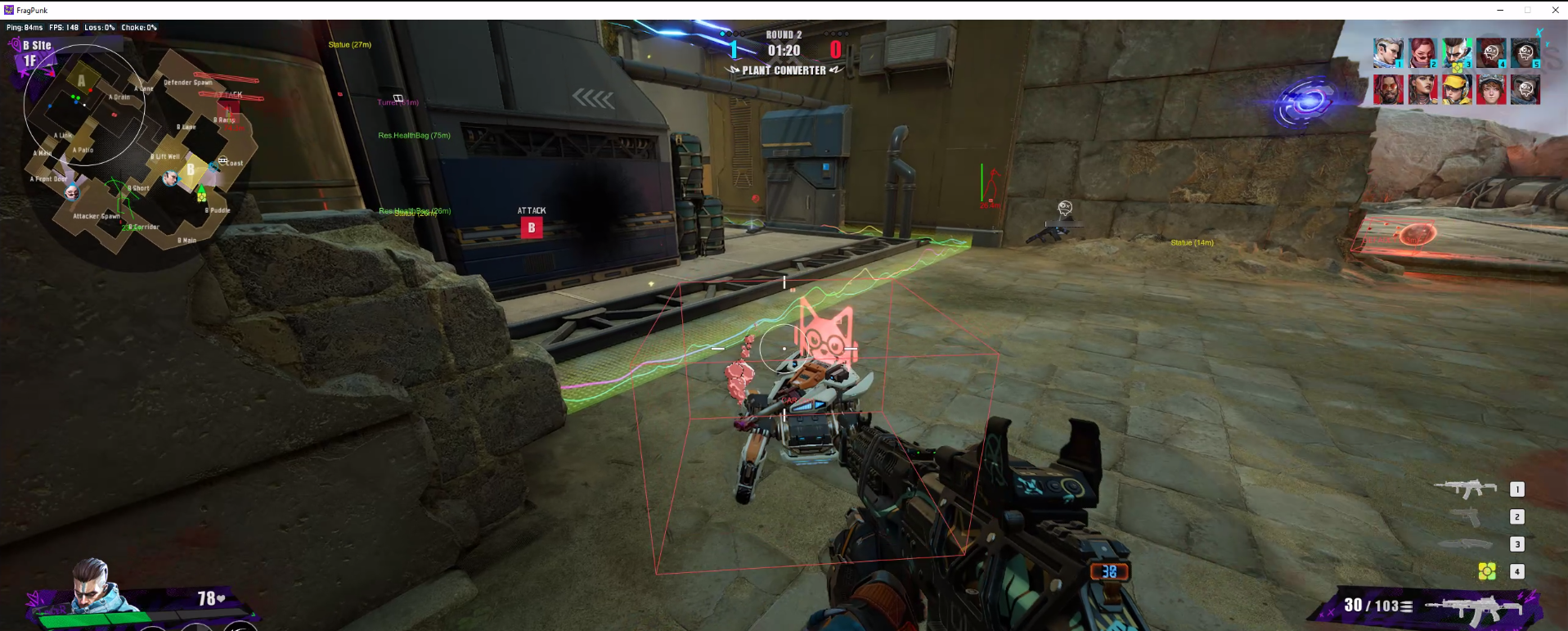
Task: Select the green-highlighted teammate portrait numbered 3
Action: [x=1457, y=53]
